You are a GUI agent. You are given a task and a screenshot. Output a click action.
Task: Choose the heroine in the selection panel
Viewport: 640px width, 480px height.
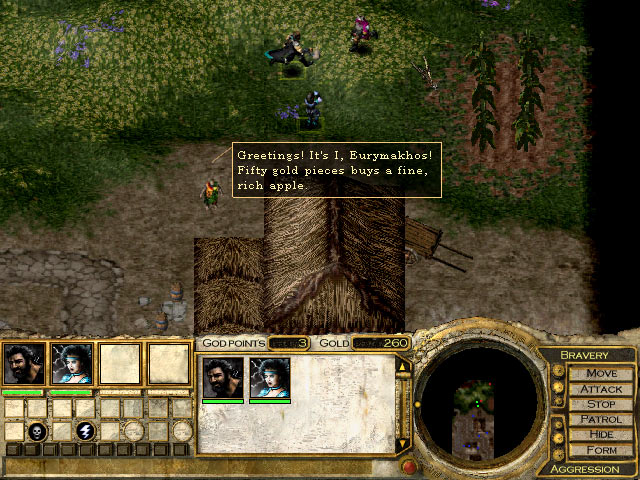click(x=269, y=378)
